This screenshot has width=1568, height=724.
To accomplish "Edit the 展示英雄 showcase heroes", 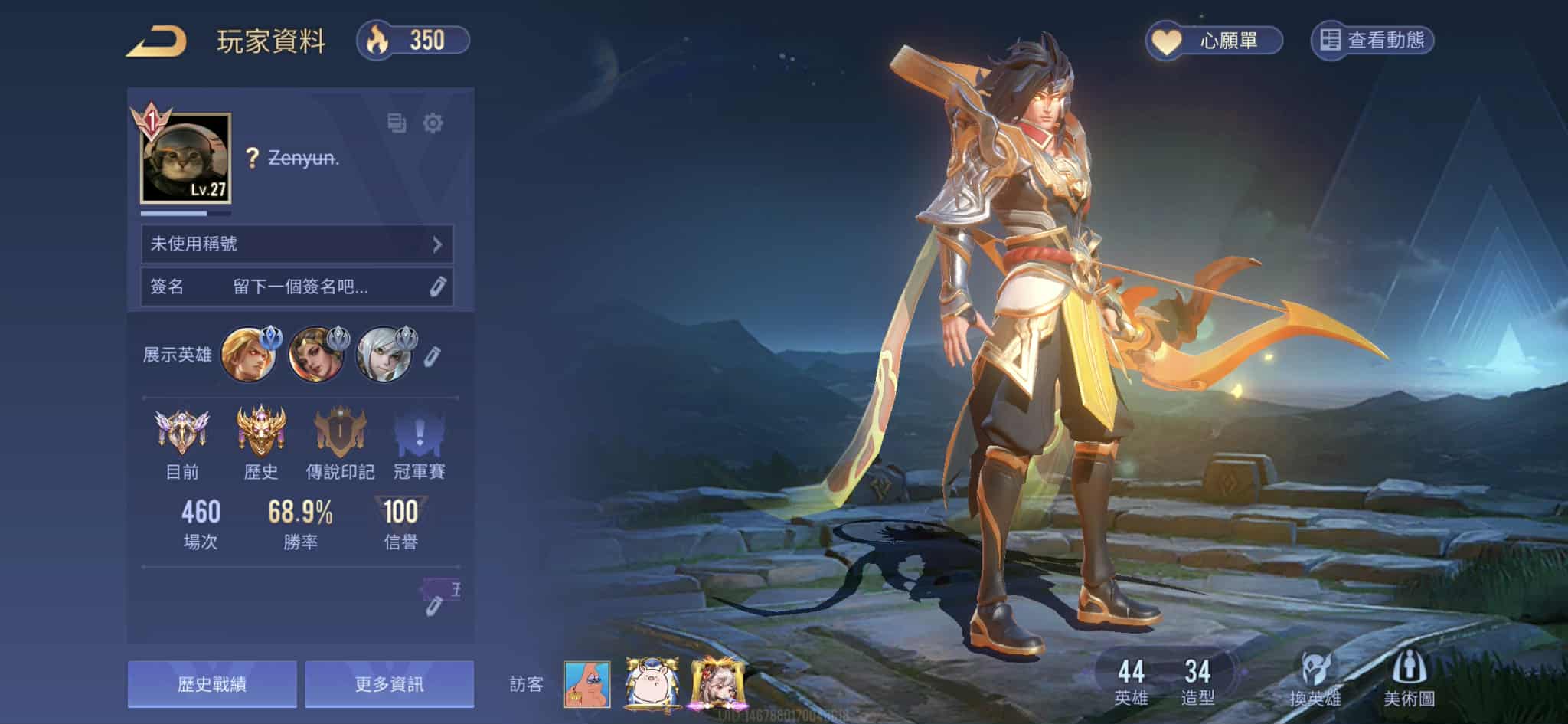I will pos(433,355).
